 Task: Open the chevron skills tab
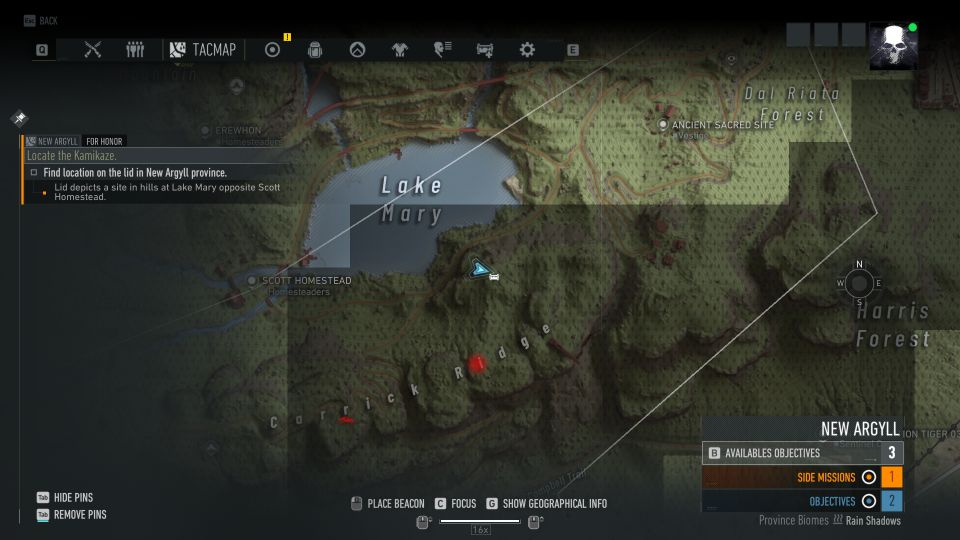click(x=357, y=49)
